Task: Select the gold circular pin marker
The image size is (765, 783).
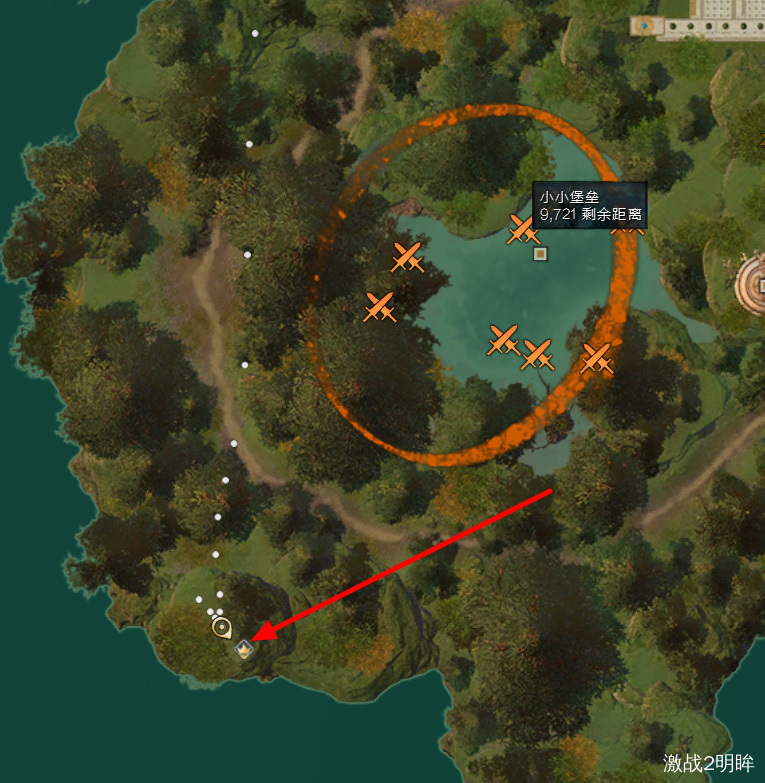Action: coord(222,627)
